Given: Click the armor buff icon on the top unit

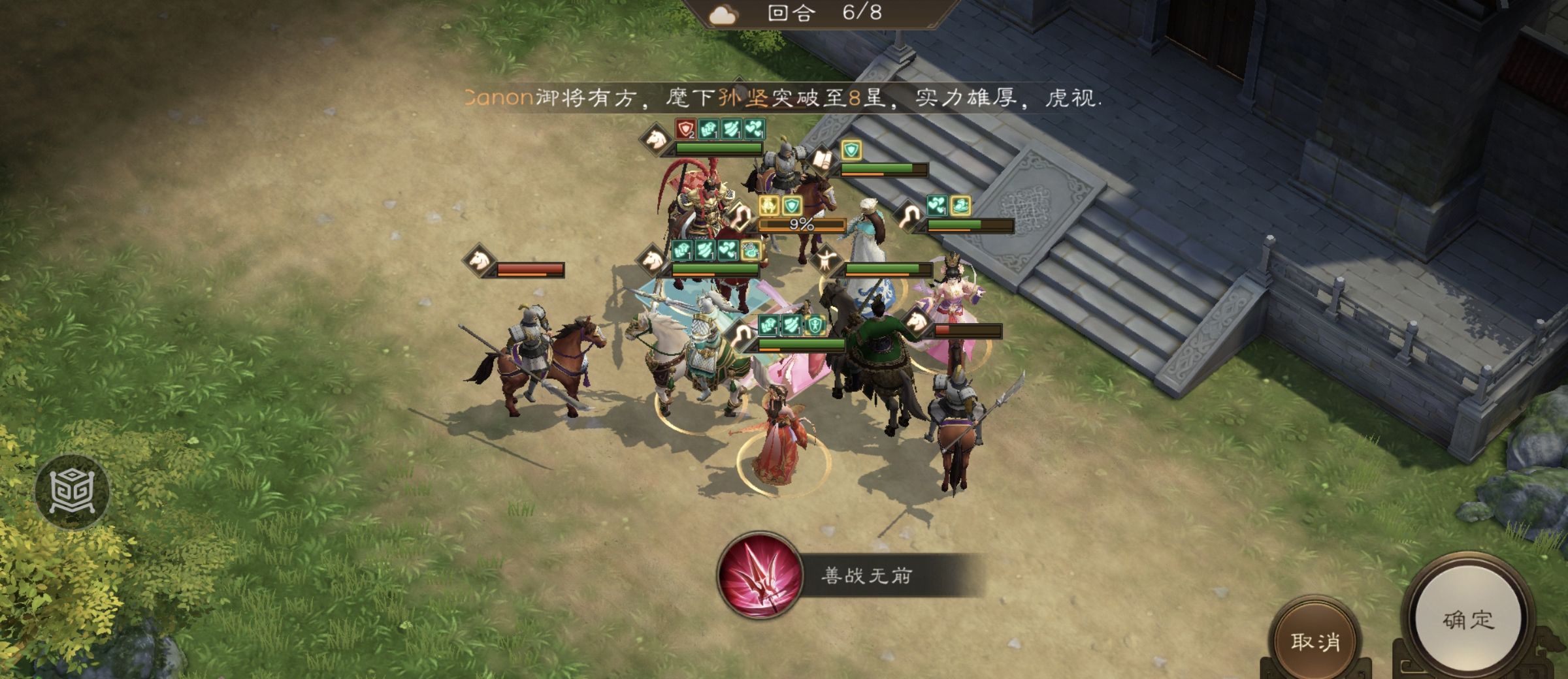Looking at the screenshot, I should (710, 130).
